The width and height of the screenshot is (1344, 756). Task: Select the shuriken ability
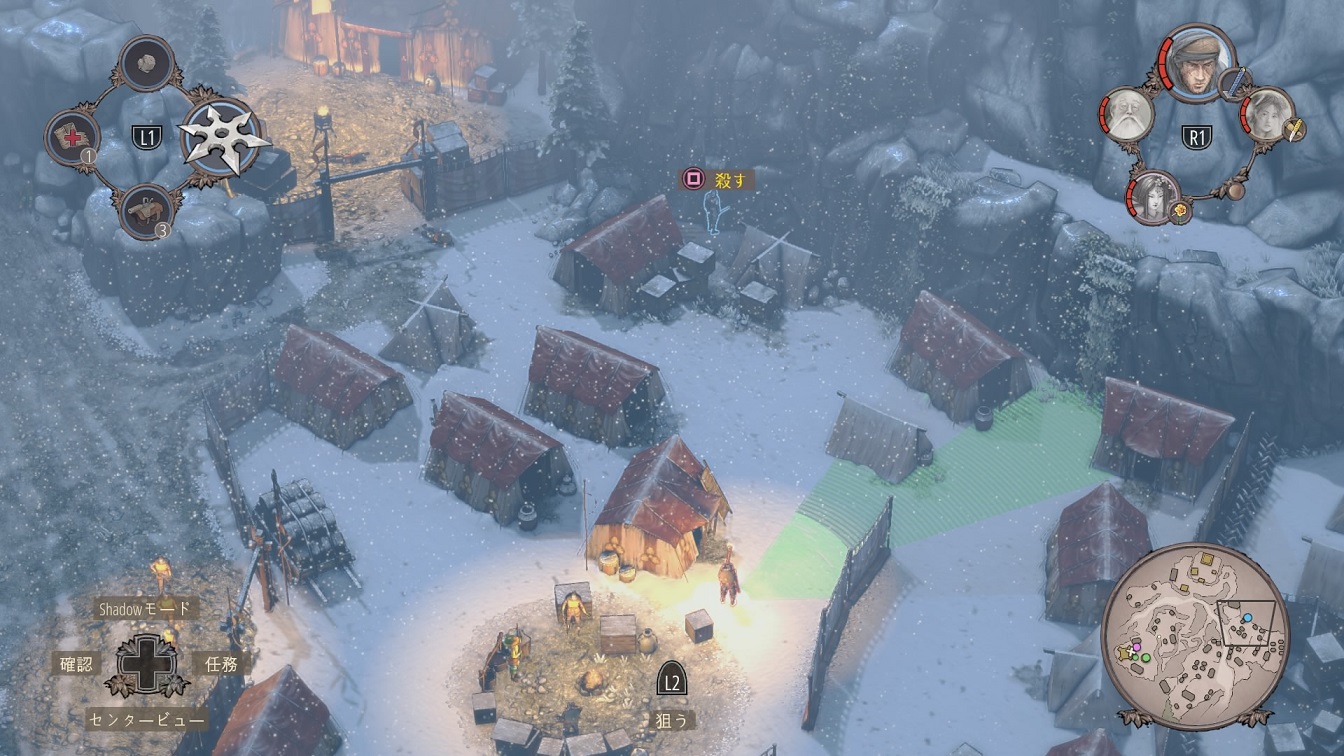[x=224, y=137]
